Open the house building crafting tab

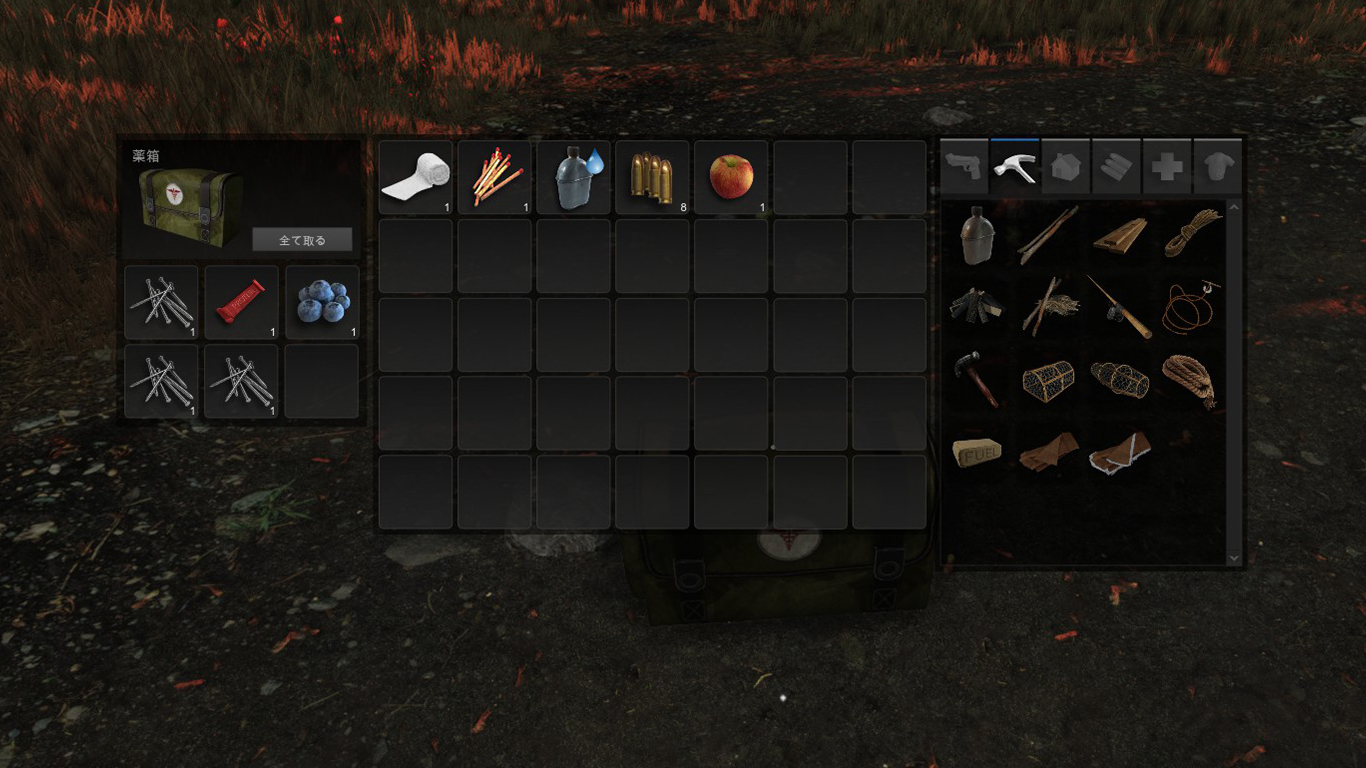click(1066, 166)
